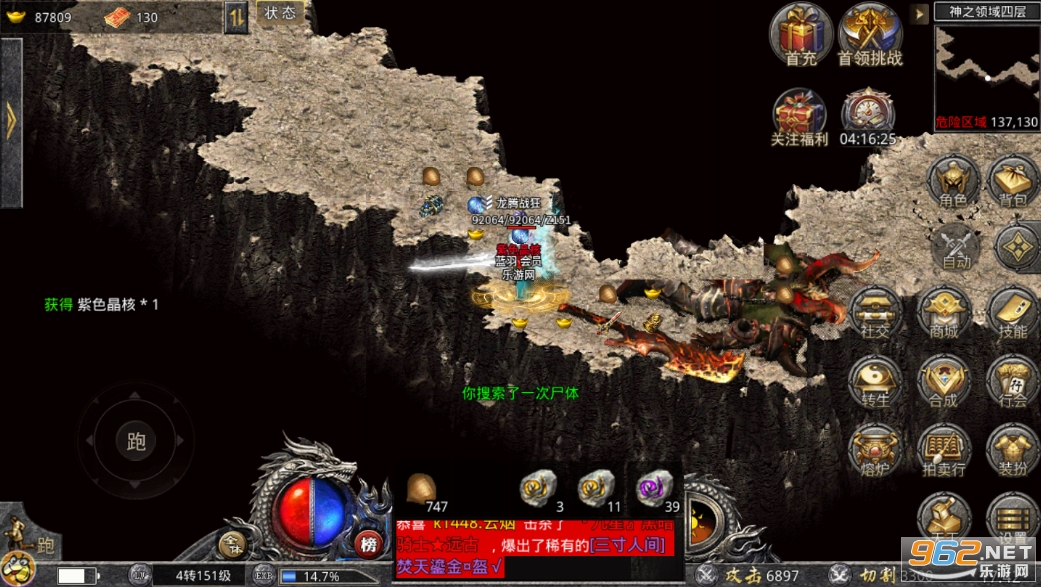Viewport: 1041px width, 587px height.
Task: Open the 榜 ranking button
Action: pyautogui.click(x=367, y=544)
